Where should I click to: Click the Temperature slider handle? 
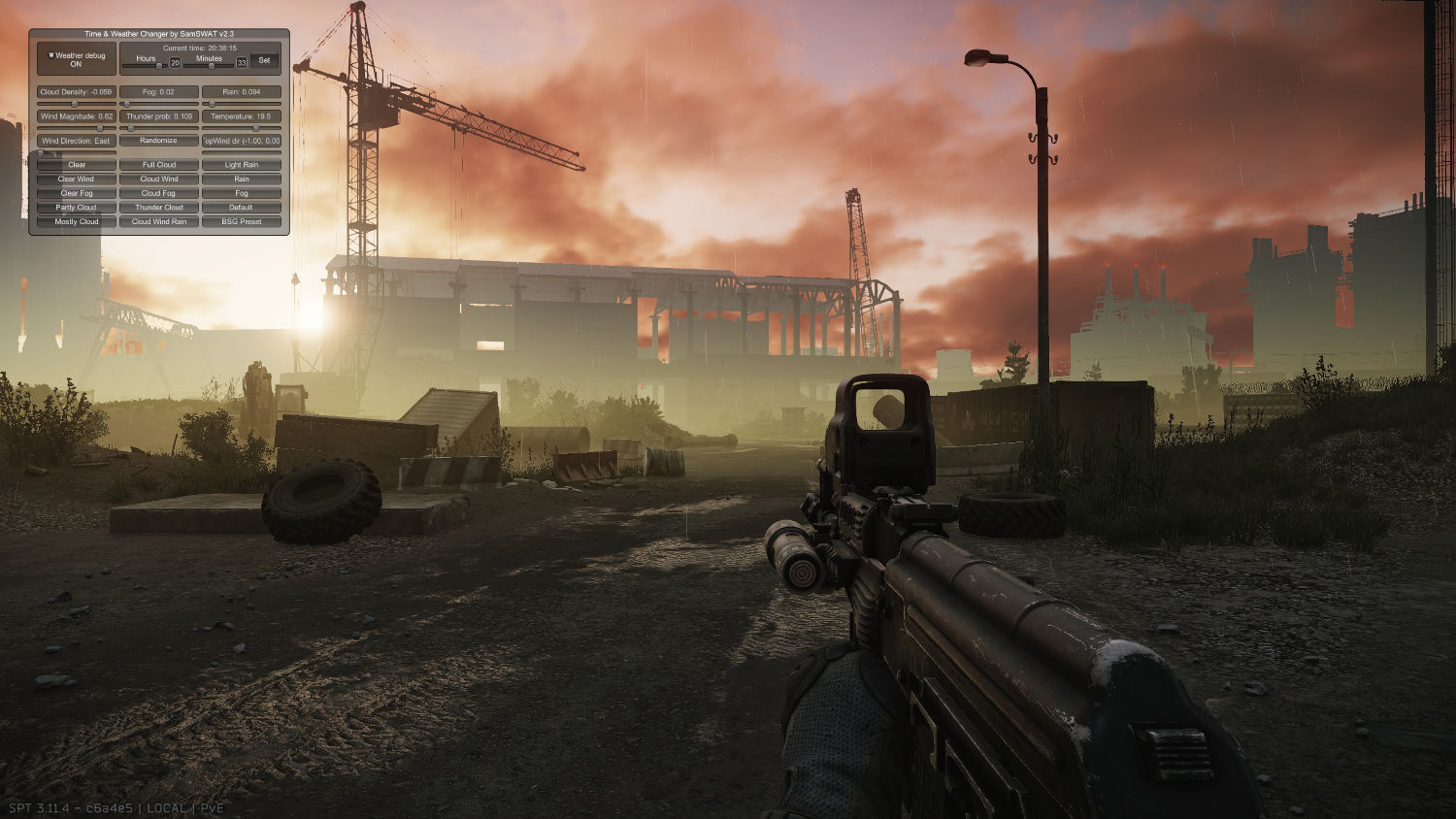256,128
